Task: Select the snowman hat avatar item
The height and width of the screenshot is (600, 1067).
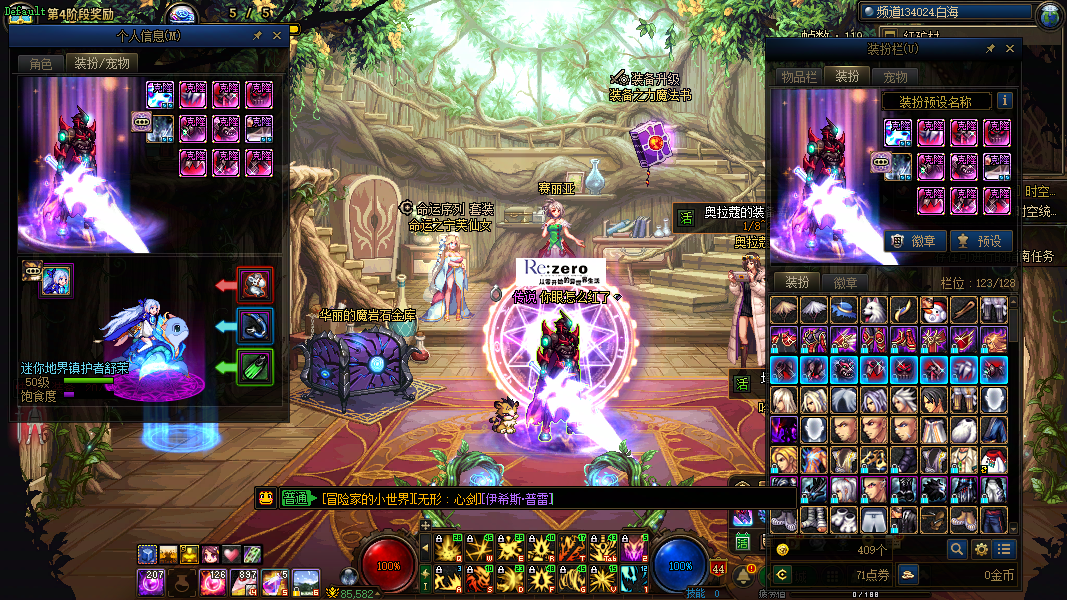Action: click(933, 310)
